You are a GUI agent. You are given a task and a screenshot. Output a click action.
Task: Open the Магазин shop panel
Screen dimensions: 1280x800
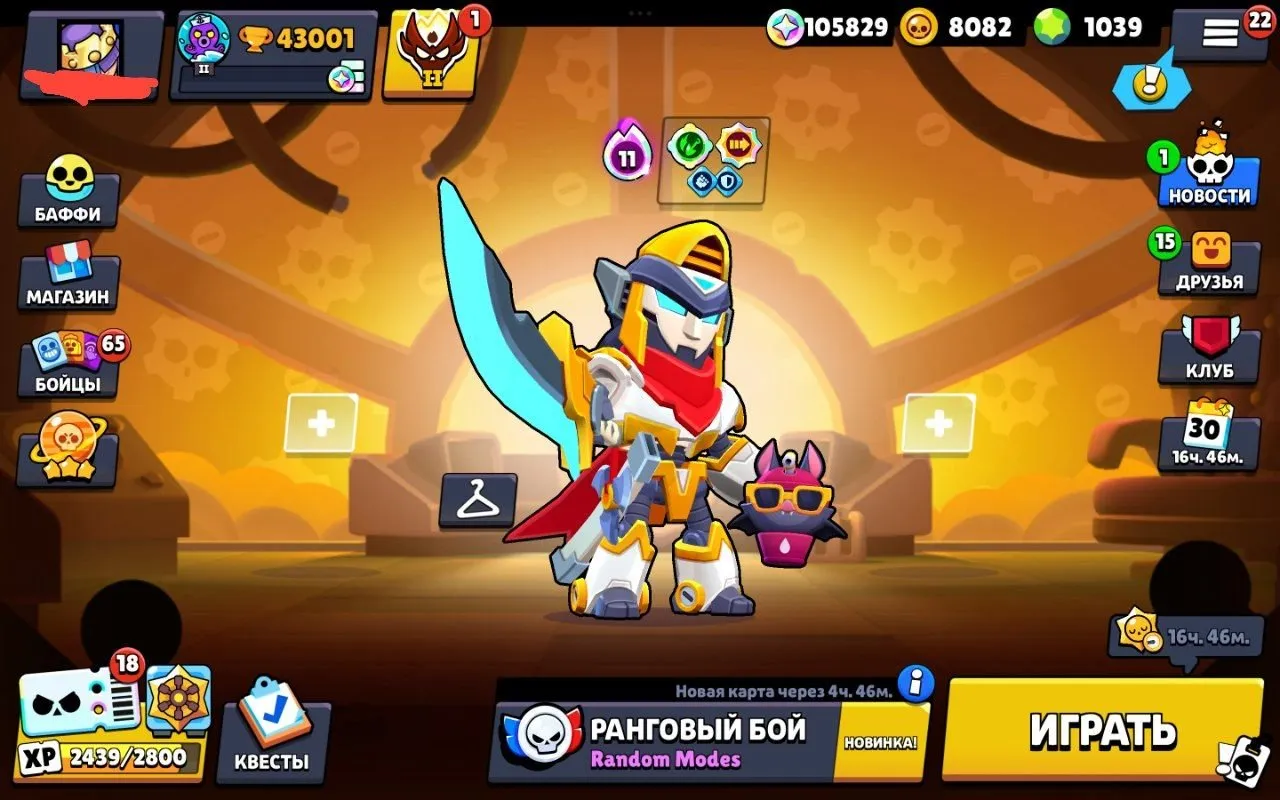68,281
